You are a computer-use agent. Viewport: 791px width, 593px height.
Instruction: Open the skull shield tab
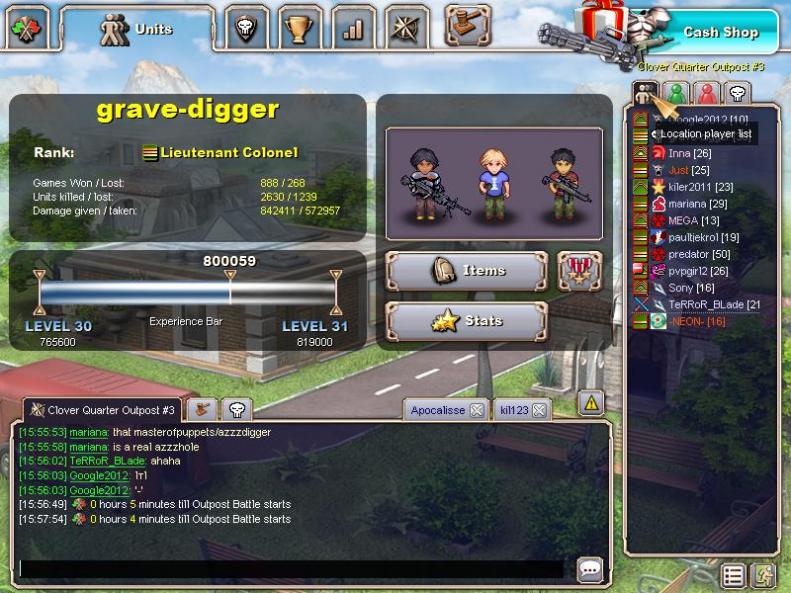tap(246, 29)
